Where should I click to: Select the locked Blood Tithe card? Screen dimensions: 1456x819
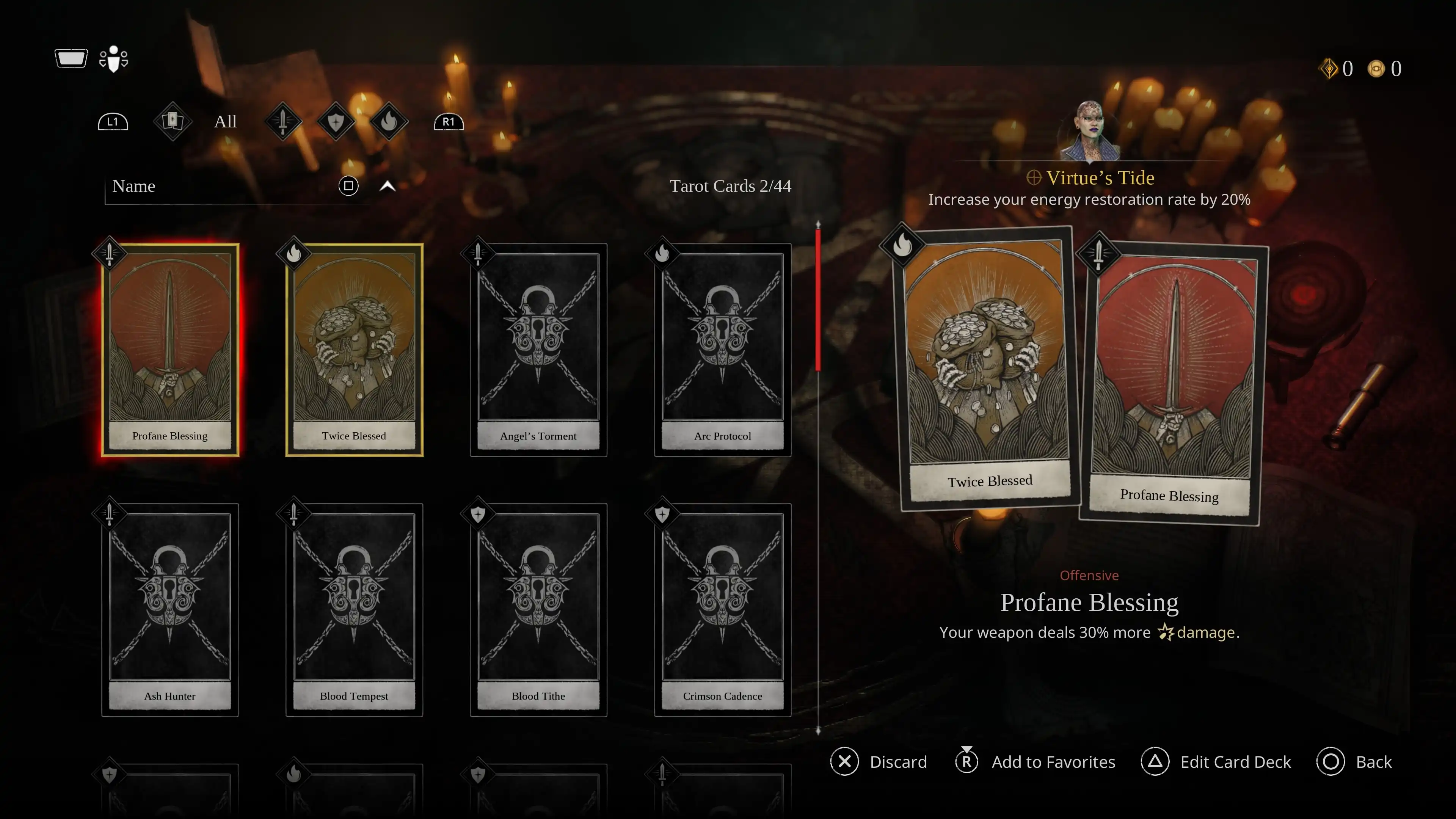(x=538, y=609)
